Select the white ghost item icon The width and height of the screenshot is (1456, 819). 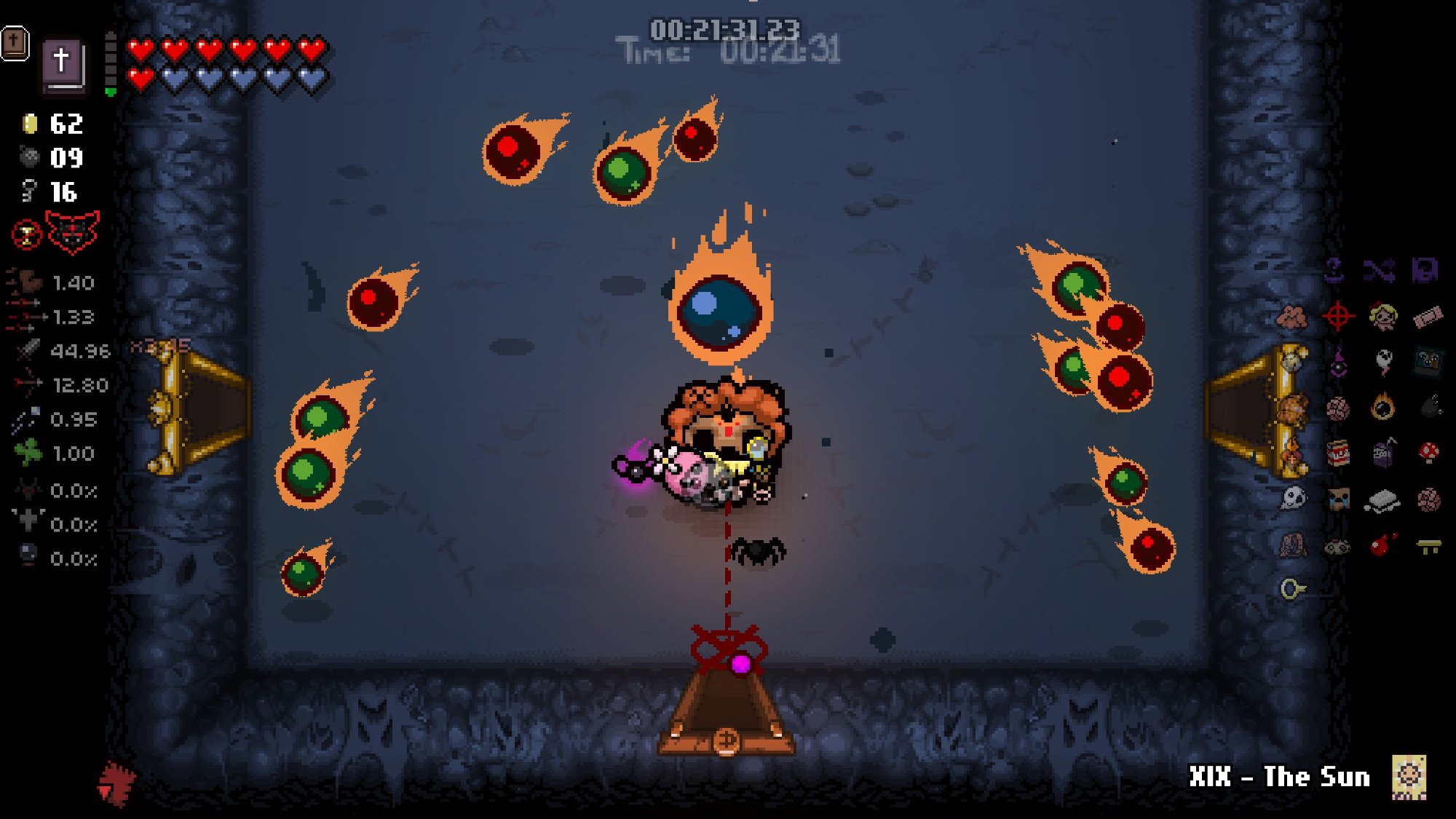(1383, 361)
